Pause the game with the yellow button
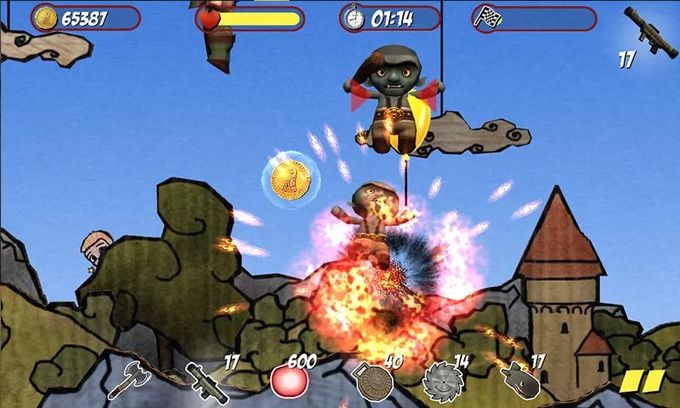This screenshot has width=680, height=408. point(642,381)
